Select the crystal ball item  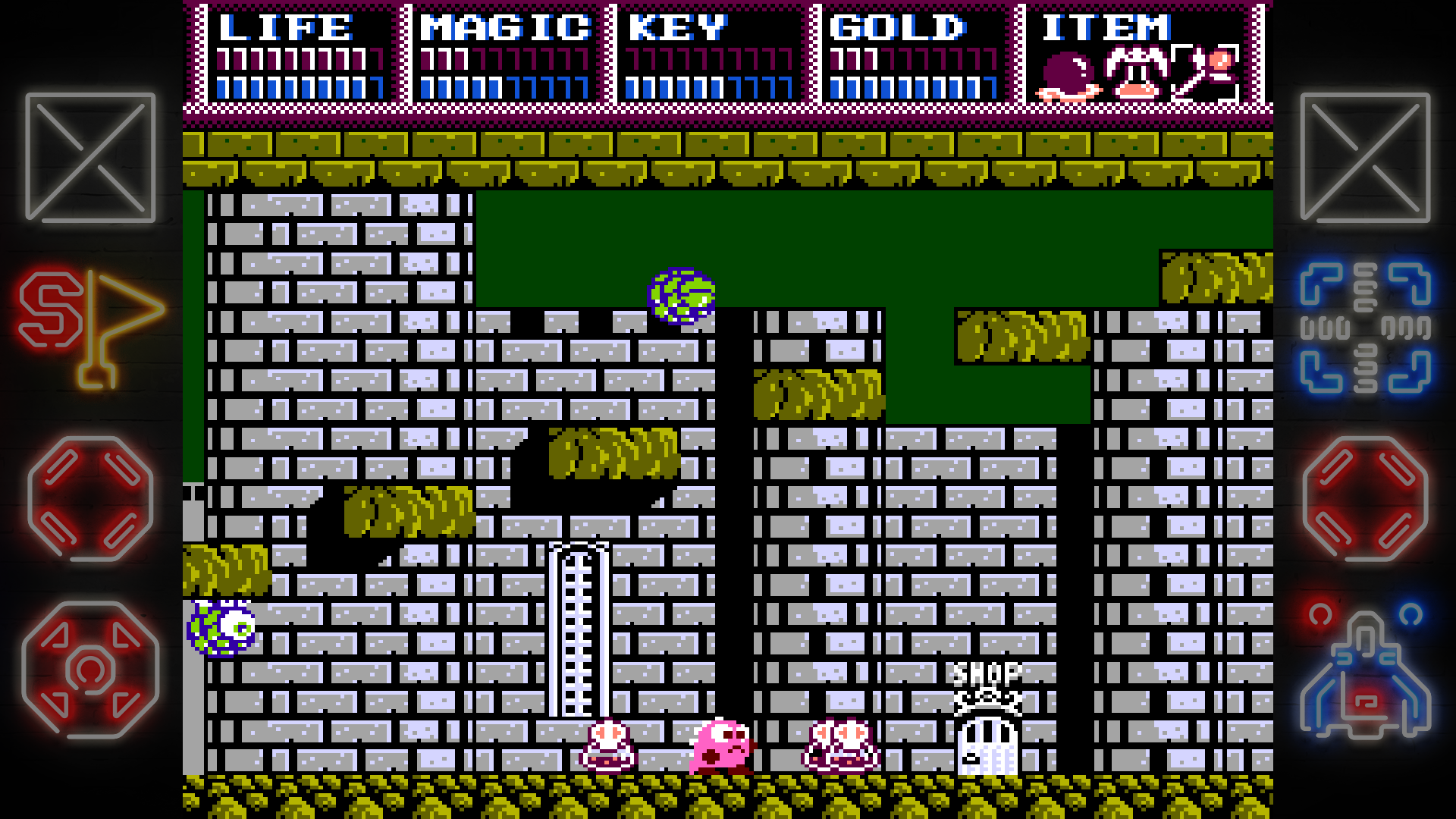[x=1068, y=76]
